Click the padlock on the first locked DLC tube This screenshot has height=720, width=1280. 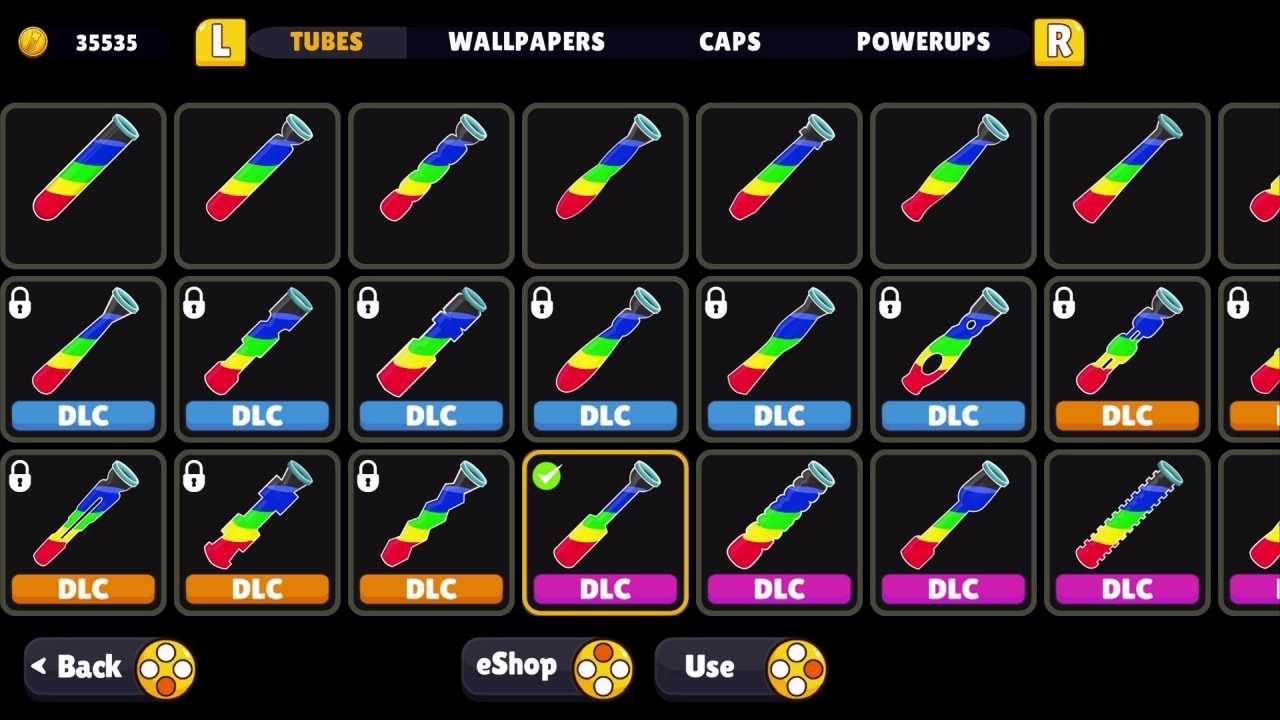pyautogui.click(x=21, y=302)
